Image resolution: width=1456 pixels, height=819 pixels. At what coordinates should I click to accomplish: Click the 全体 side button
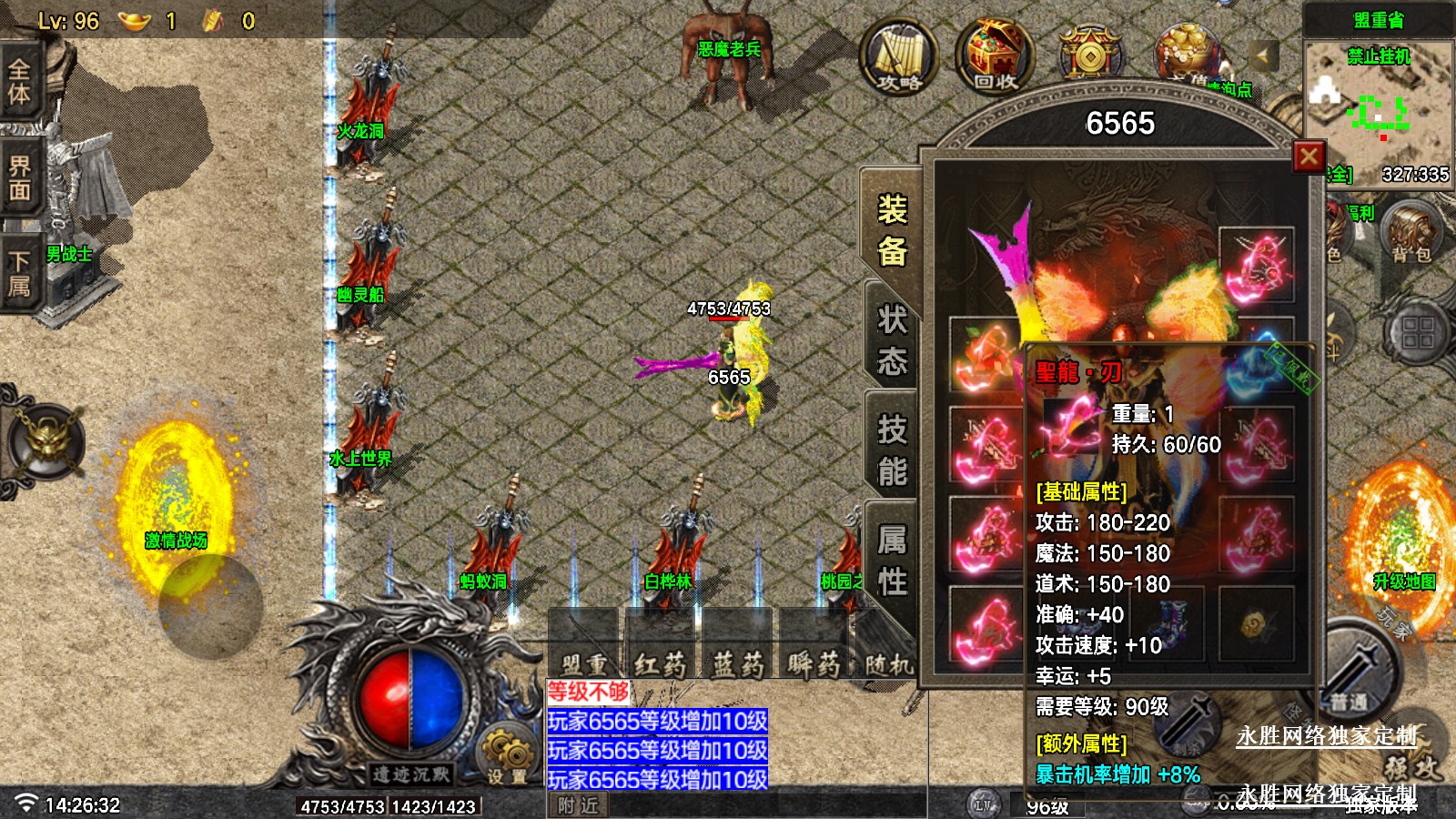19,81
